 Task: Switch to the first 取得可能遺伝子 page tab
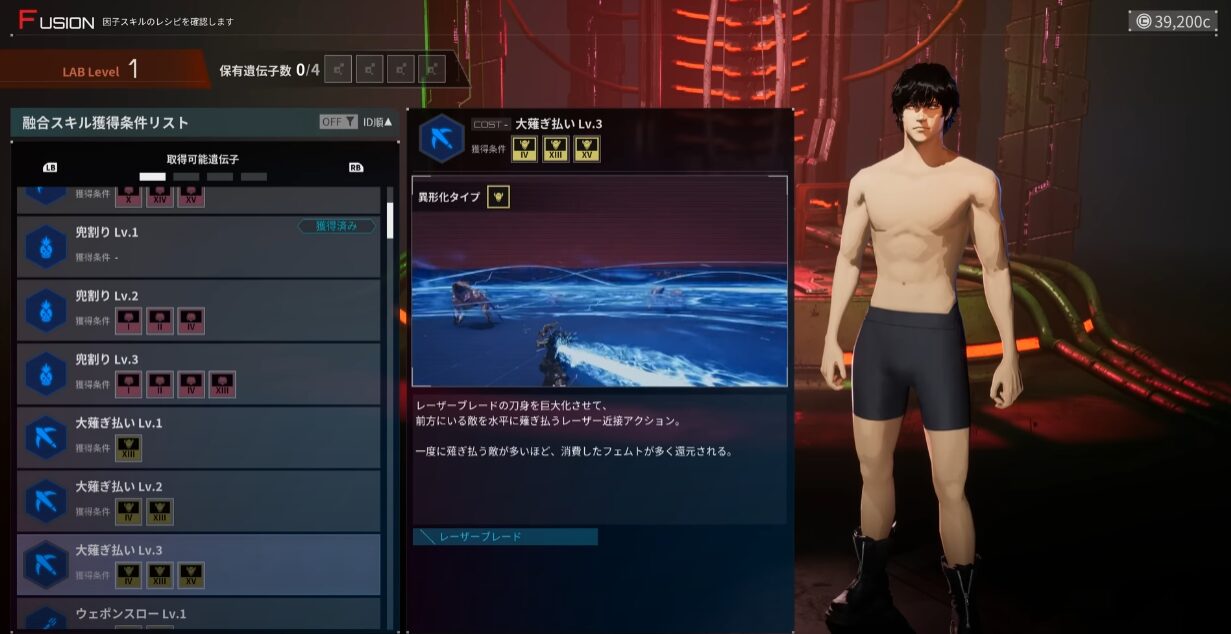point(152,177)
